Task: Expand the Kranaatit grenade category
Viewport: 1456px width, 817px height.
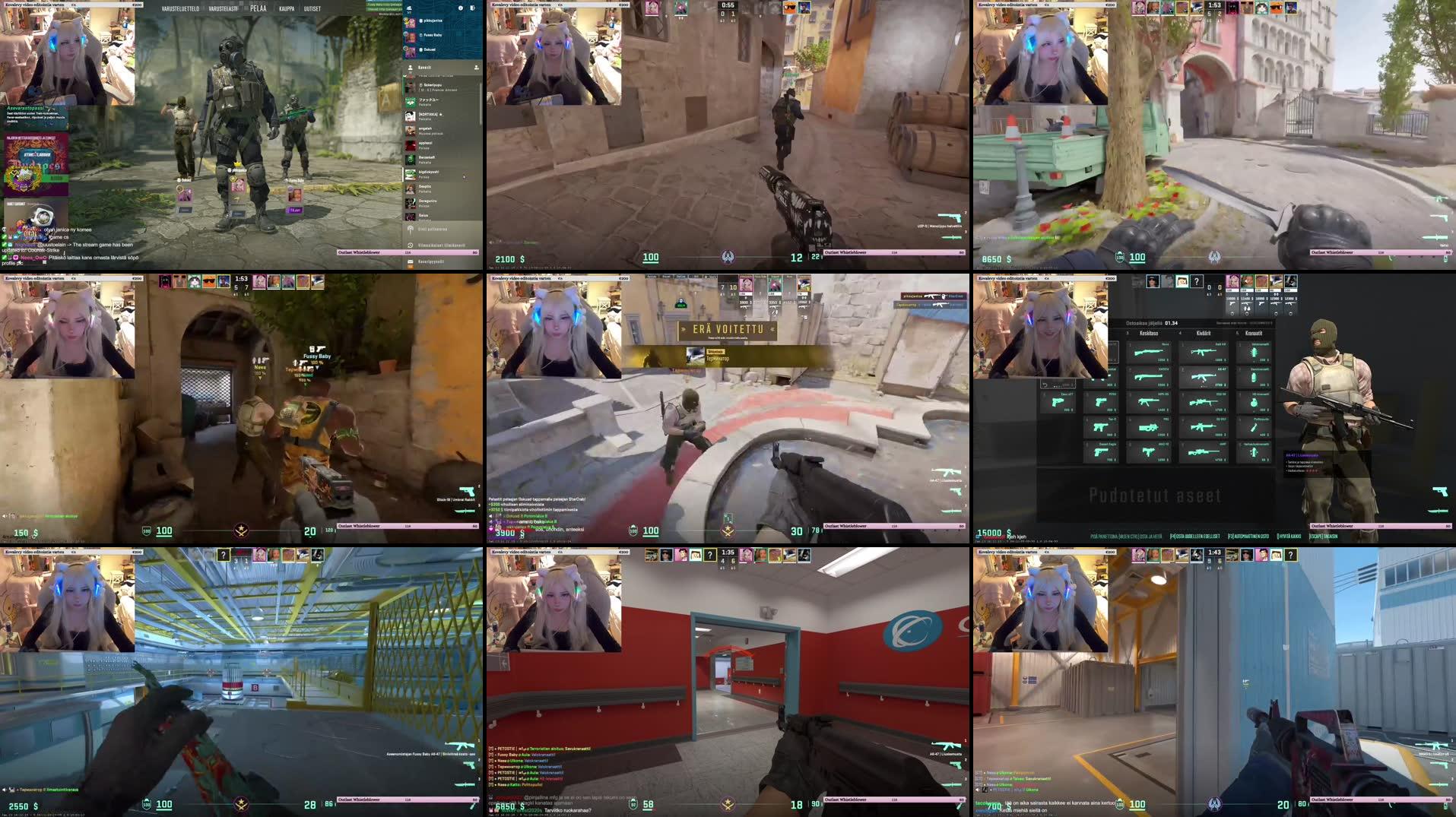Action: click(1254, 333)
